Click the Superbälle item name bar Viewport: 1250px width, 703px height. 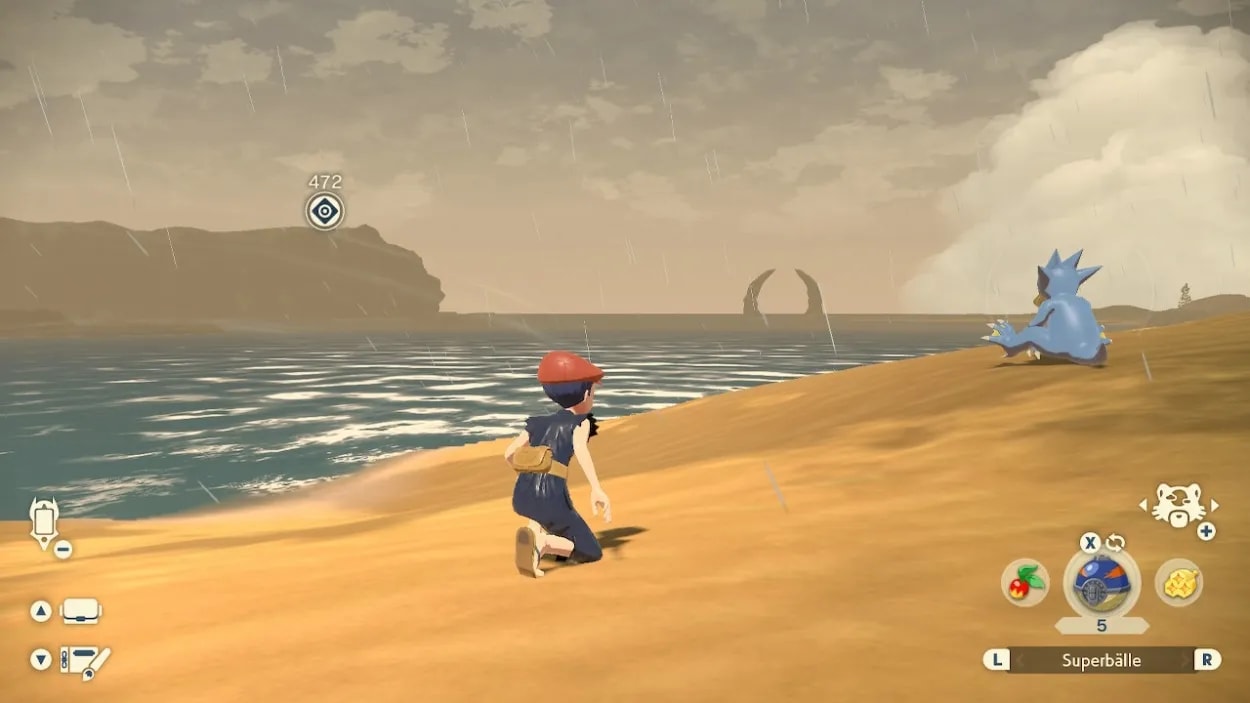pyautogui.click(x=1101, y=660)
